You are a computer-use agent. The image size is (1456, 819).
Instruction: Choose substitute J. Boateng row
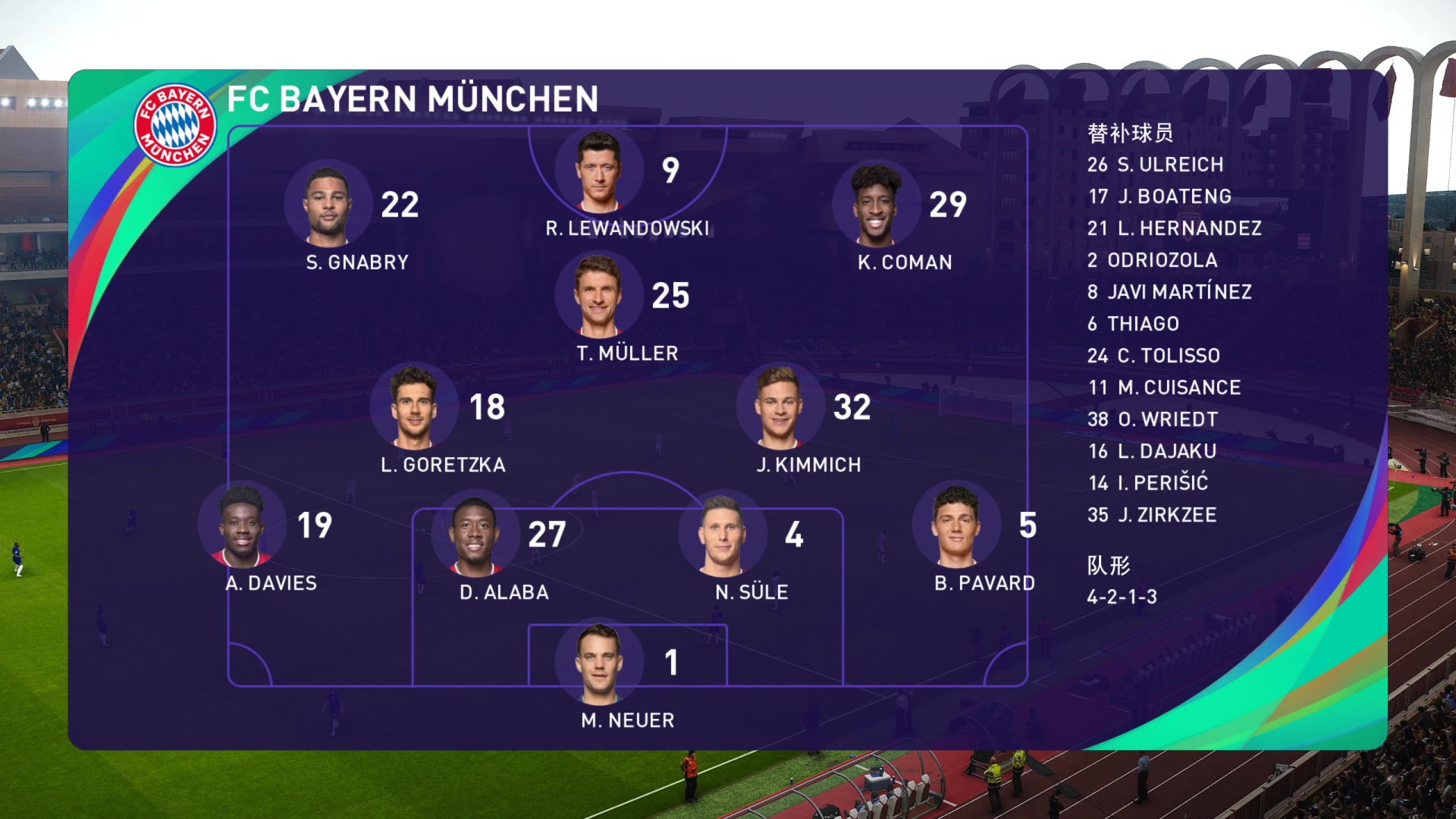[1159, 196]
